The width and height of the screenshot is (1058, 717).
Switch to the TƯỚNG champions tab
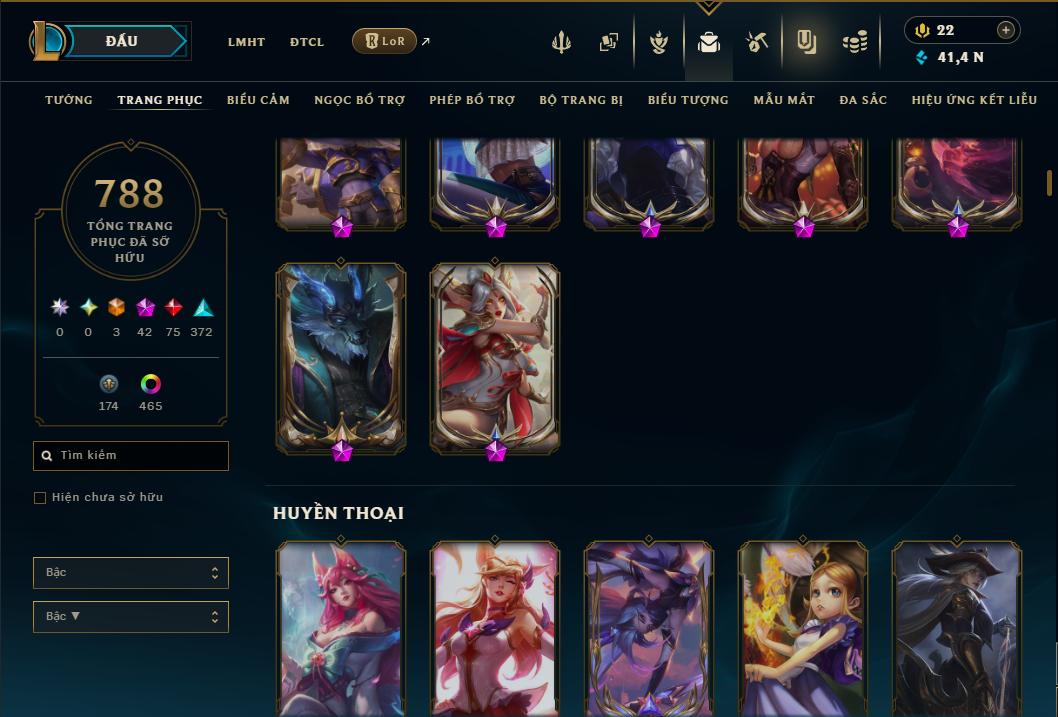tap(69, 100)
